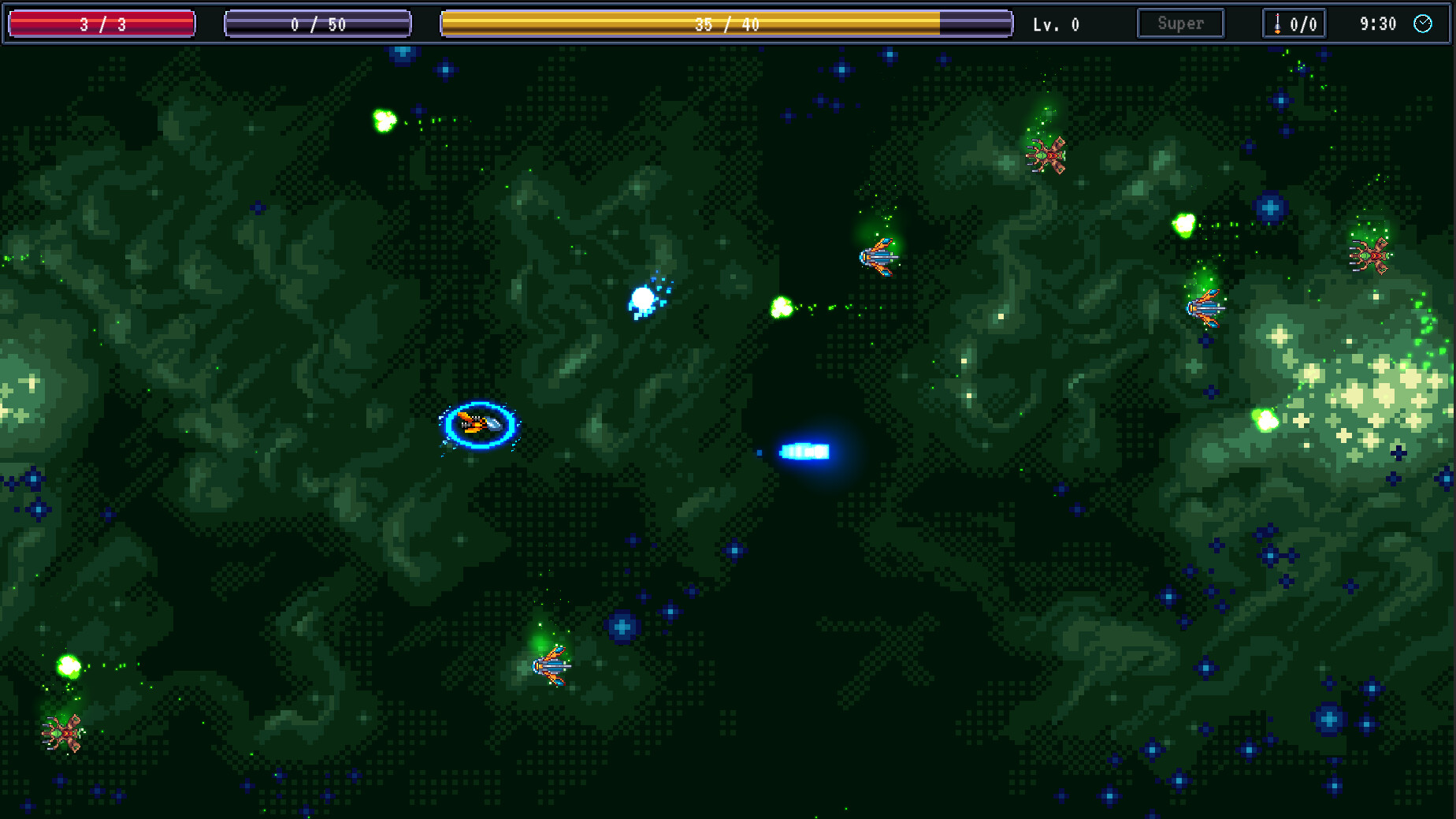
Task: Click the 0/0 missile counter box
Action: point(1294,24)
